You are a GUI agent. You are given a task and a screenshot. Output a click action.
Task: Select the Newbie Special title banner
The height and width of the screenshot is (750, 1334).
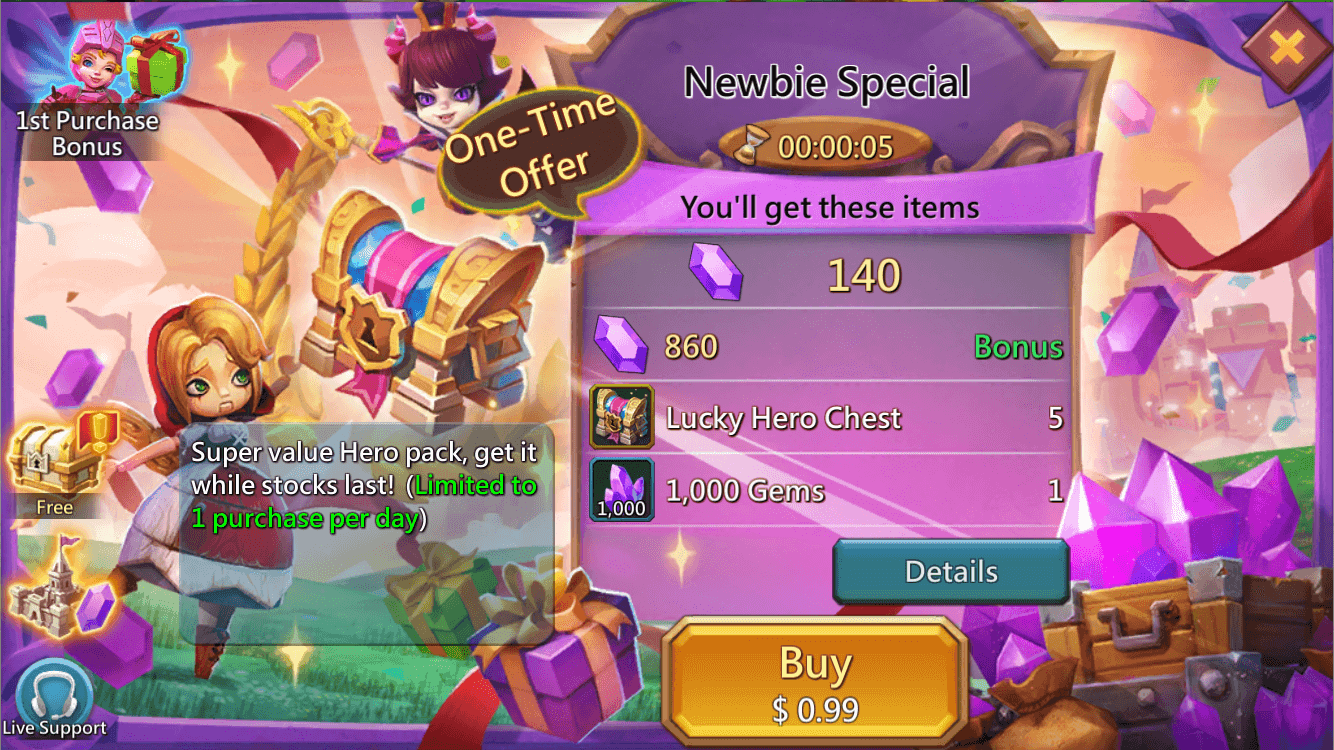pyautogui.click(x=826, y=82)
